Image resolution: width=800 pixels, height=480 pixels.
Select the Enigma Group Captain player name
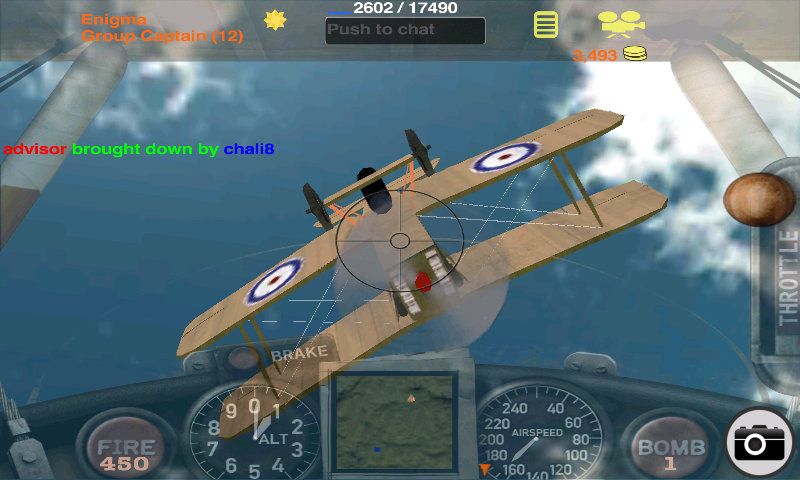[160, 27]
